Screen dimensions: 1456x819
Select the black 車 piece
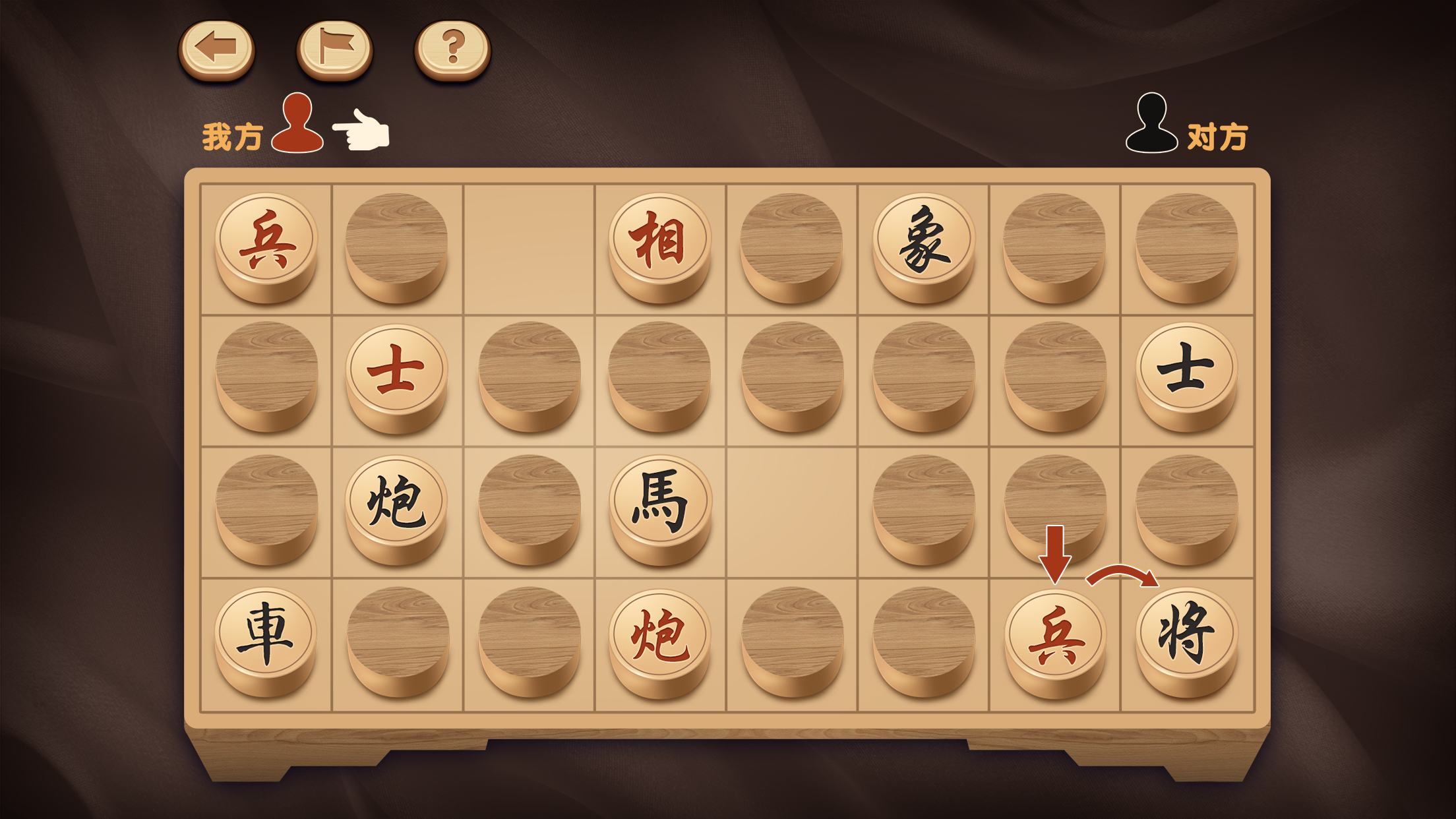[266, 634]
